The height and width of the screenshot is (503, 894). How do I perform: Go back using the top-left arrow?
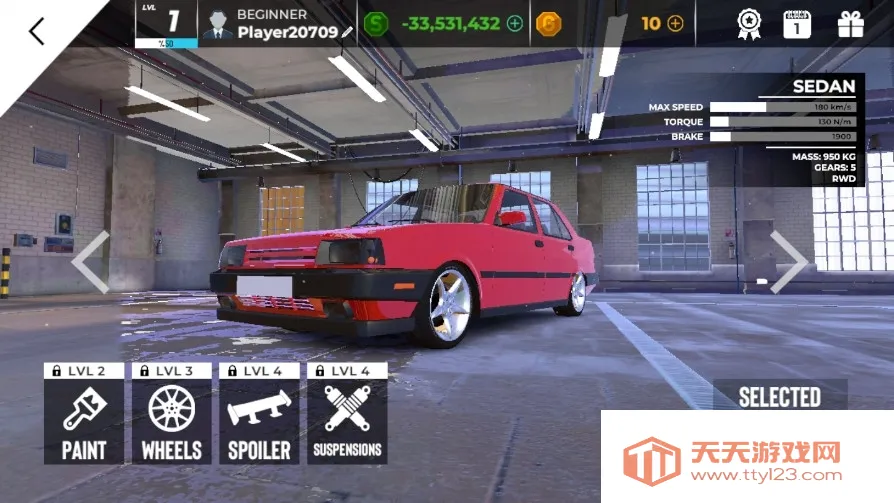pyautogui.click(x=36, y=31)
